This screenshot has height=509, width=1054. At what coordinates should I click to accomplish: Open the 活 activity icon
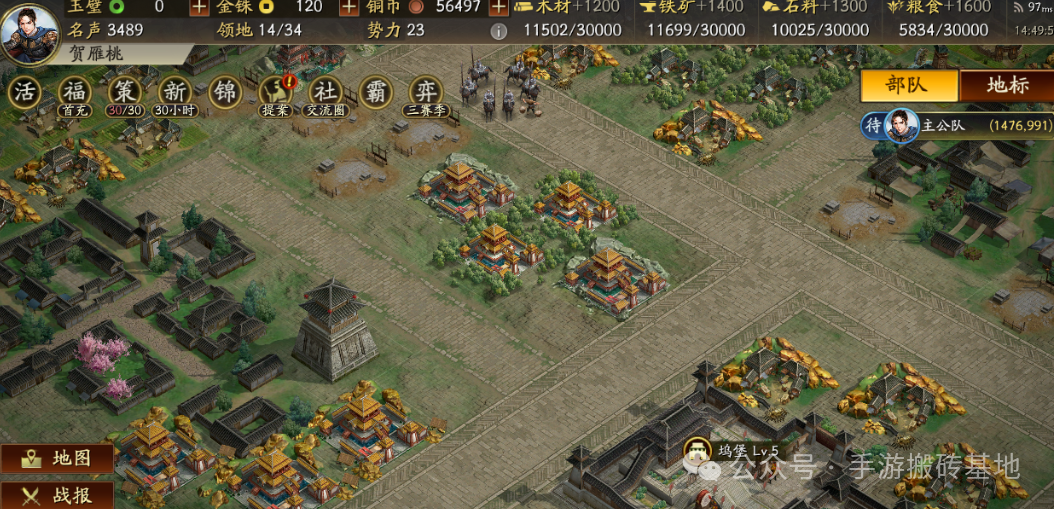click(25, 92)
